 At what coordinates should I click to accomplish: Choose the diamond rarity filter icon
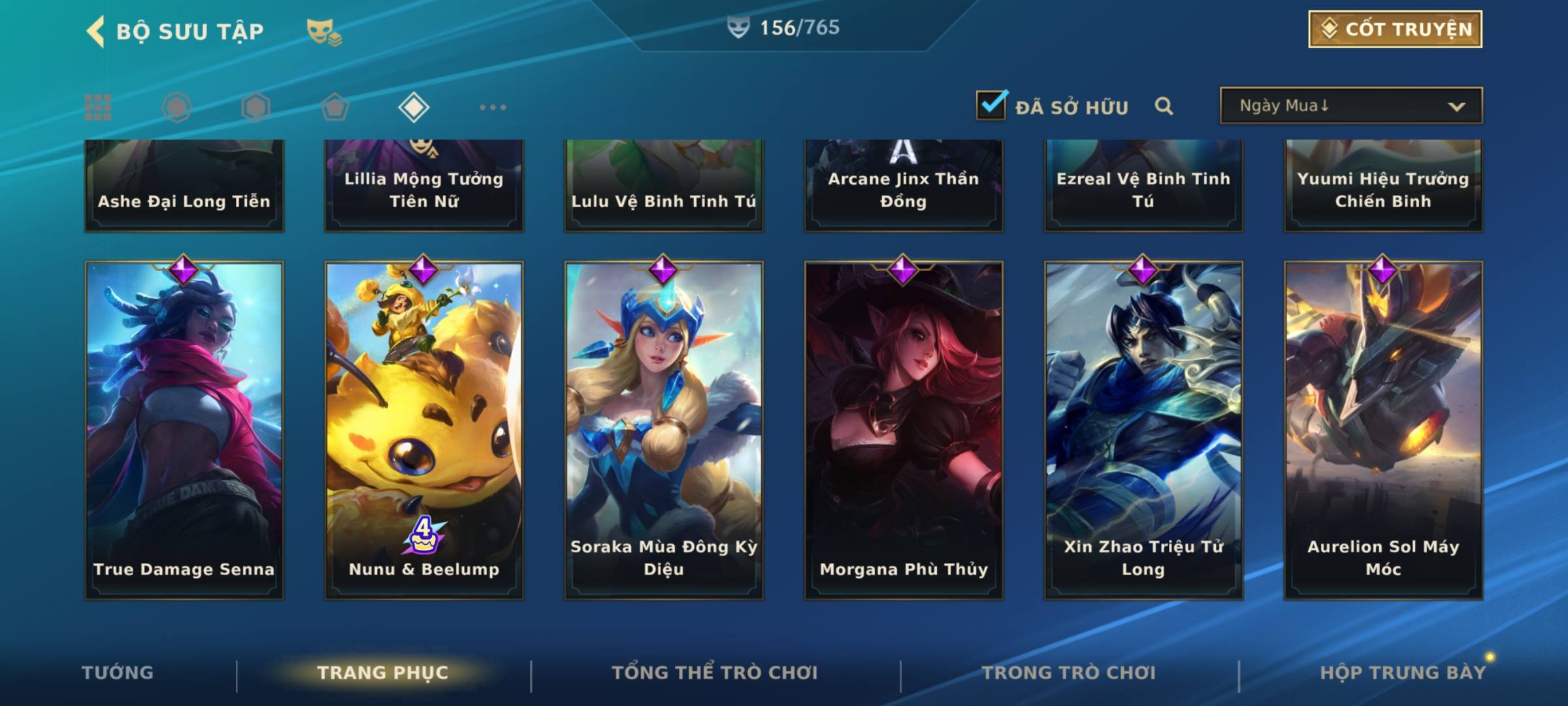click(x=414, y=107)
